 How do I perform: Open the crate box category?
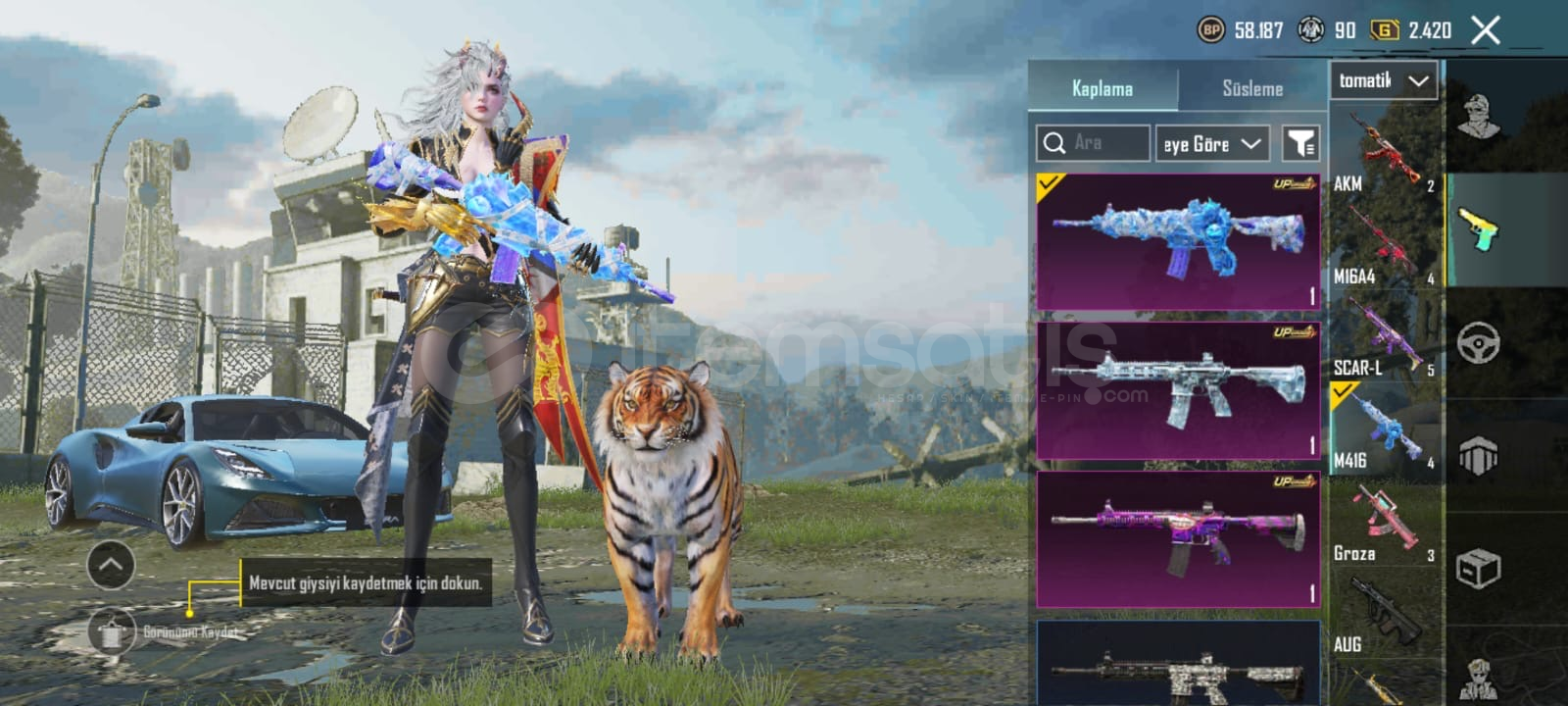point(1478,568)
